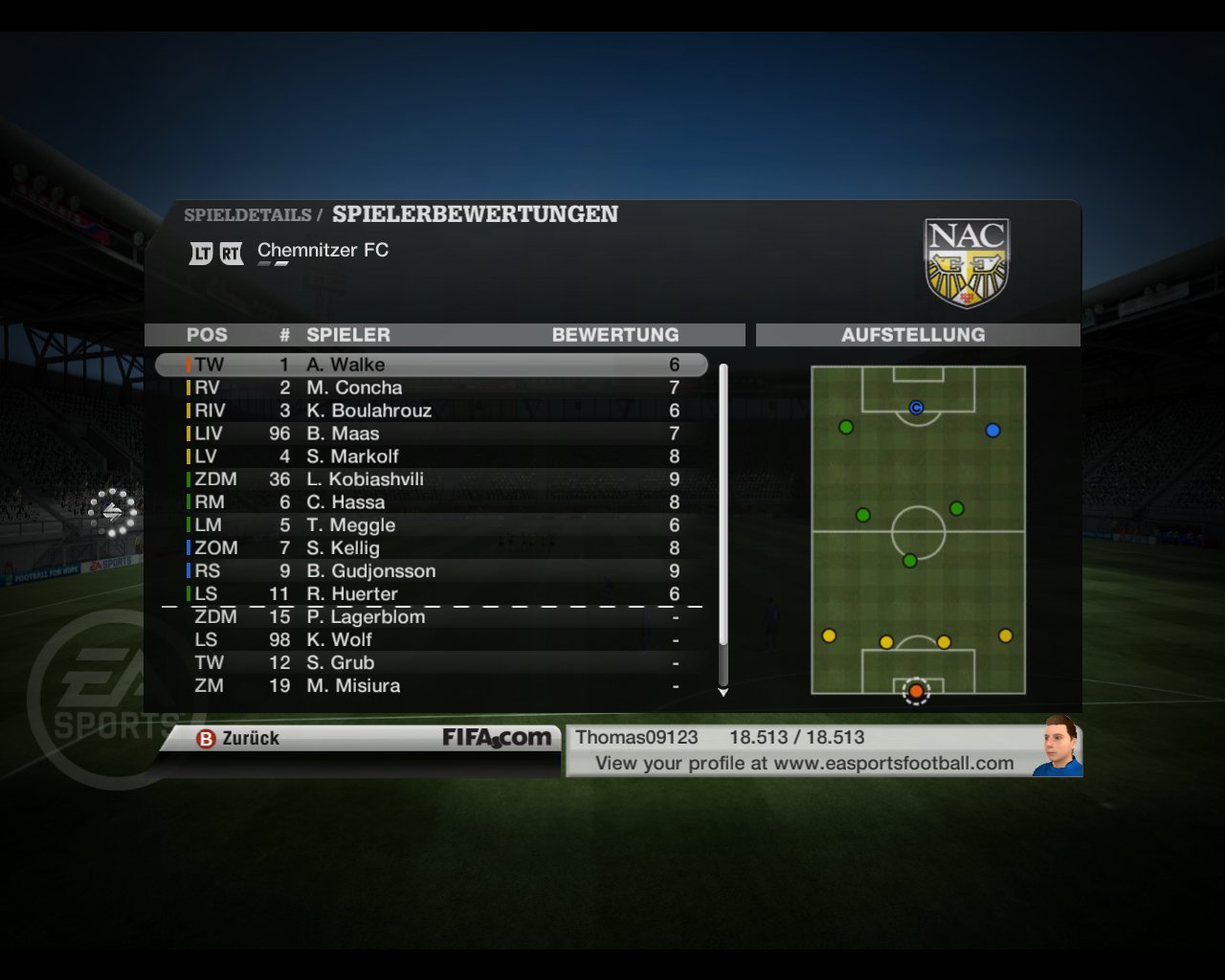Viewport: 1225px width, 980px height.
Task: Choose reserve keeper S. Grub row
Action: pos(431,663)
